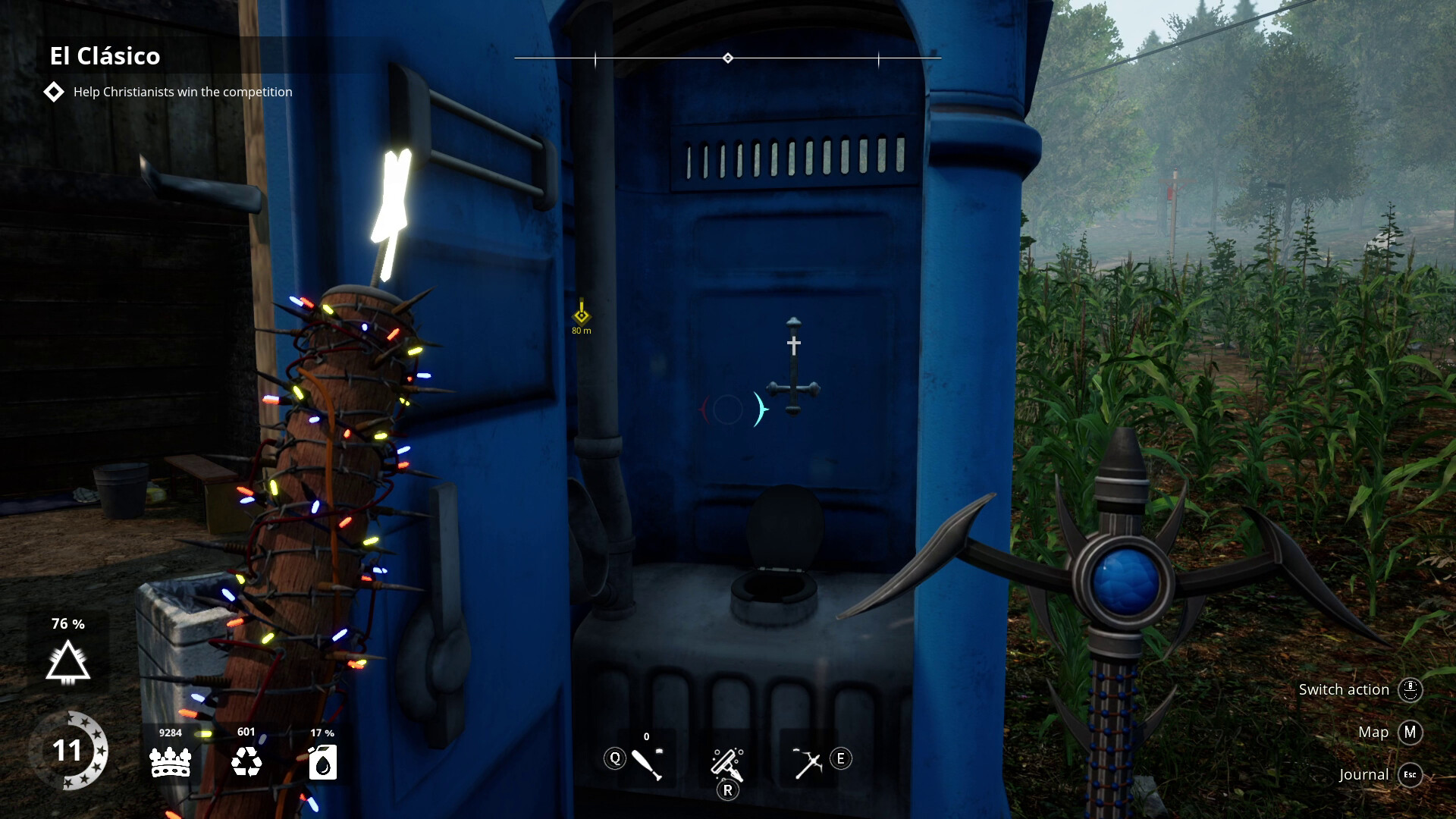Toggle the Switch action mouse control
The image size is (1456, 819).
point(1409,689)
